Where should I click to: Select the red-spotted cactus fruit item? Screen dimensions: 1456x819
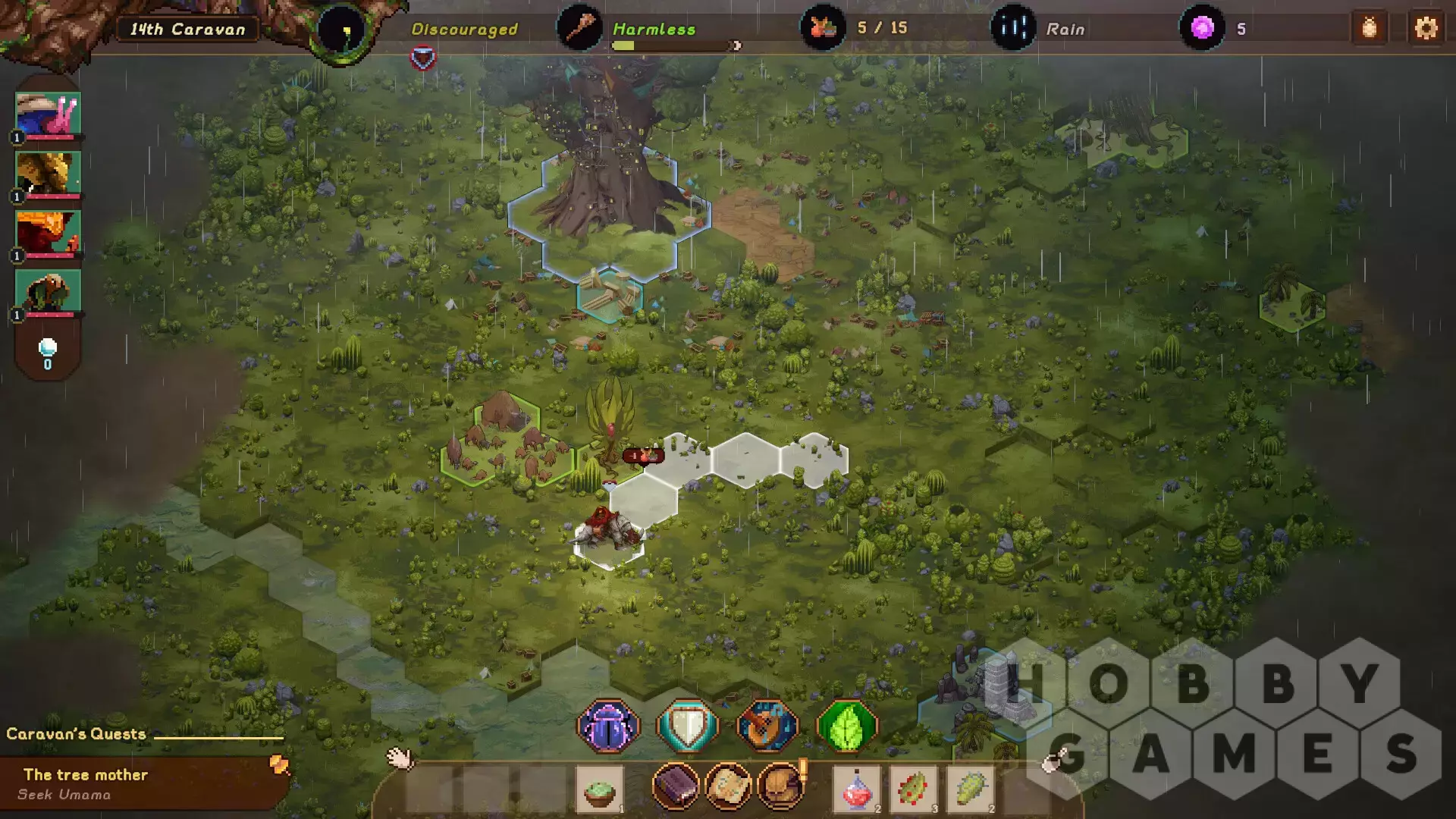[913, 789]
